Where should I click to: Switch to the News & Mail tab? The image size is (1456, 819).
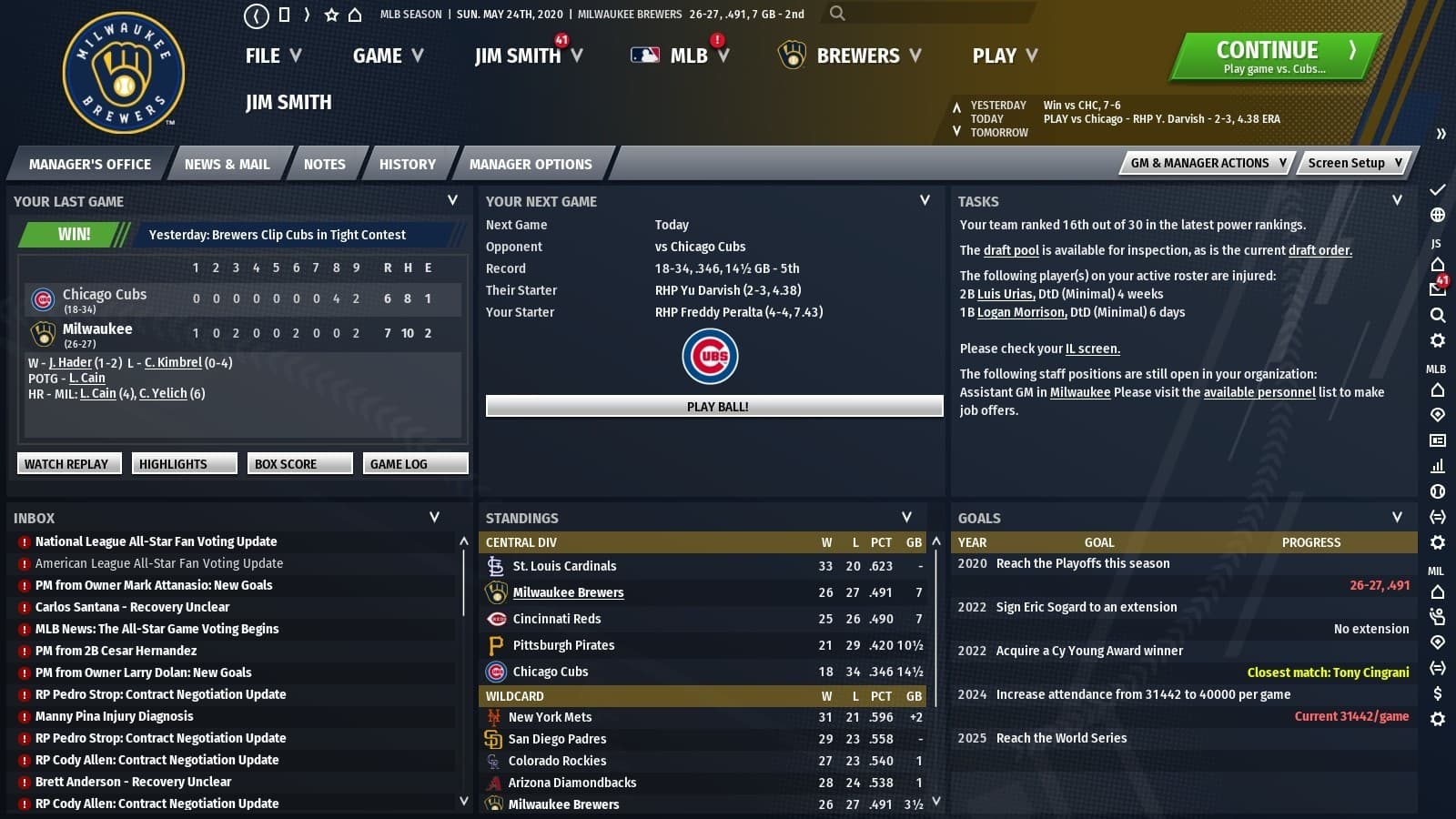point(227,164)
